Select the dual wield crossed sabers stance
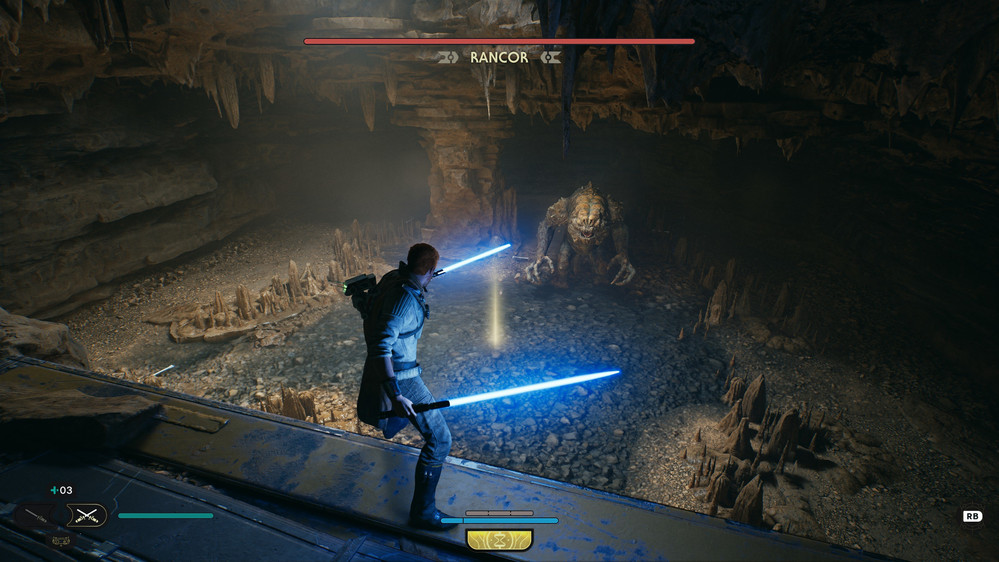Viewport: 999px width, 562px height. click(x=86, y=516)
